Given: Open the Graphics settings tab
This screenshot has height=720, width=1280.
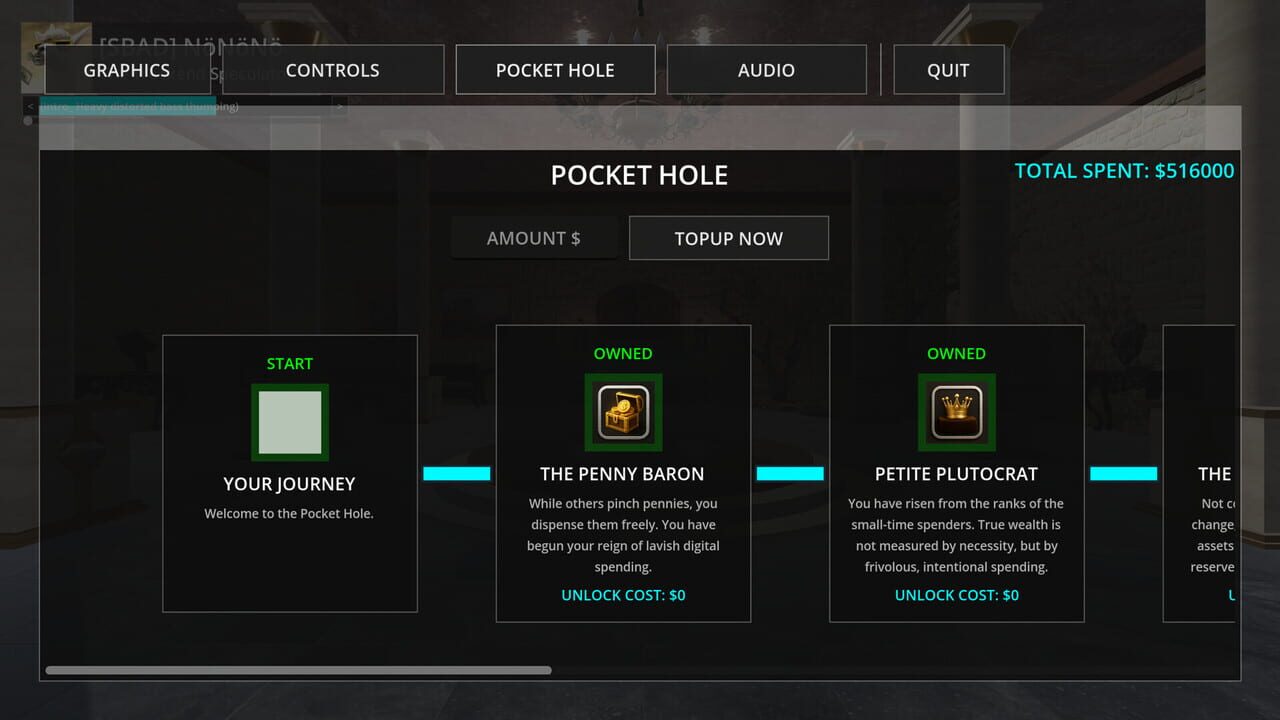Looking at the screenshot, I should (126, 70).
